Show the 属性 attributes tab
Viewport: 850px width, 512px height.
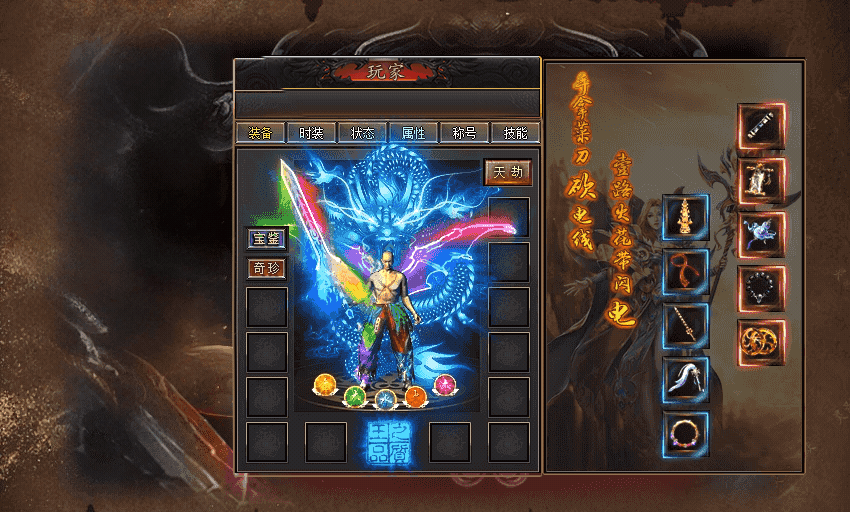point(413,133)
